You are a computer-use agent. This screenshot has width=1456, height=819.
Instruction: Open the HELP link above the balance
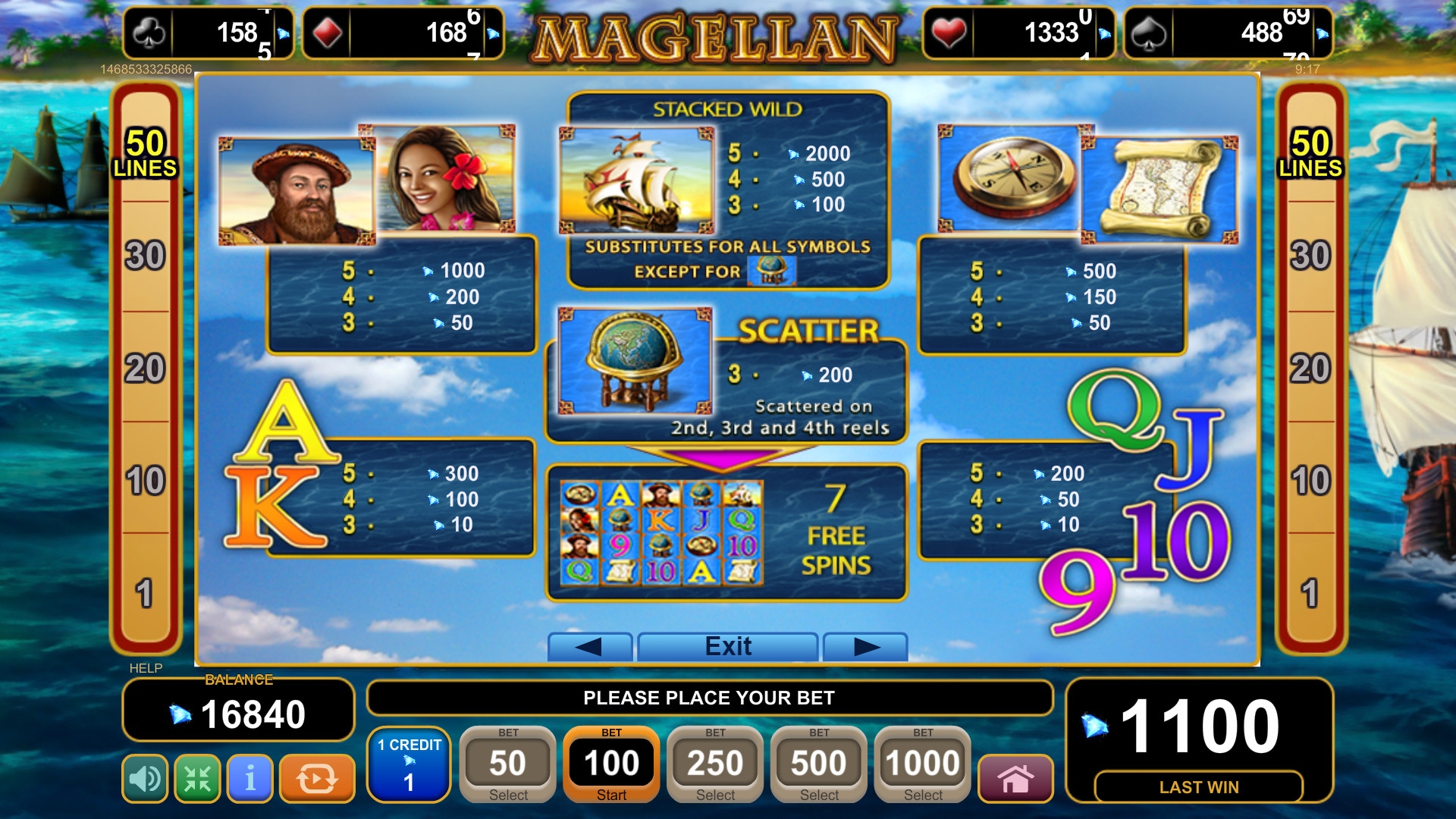pyautogui.click(x=146, y=668)
